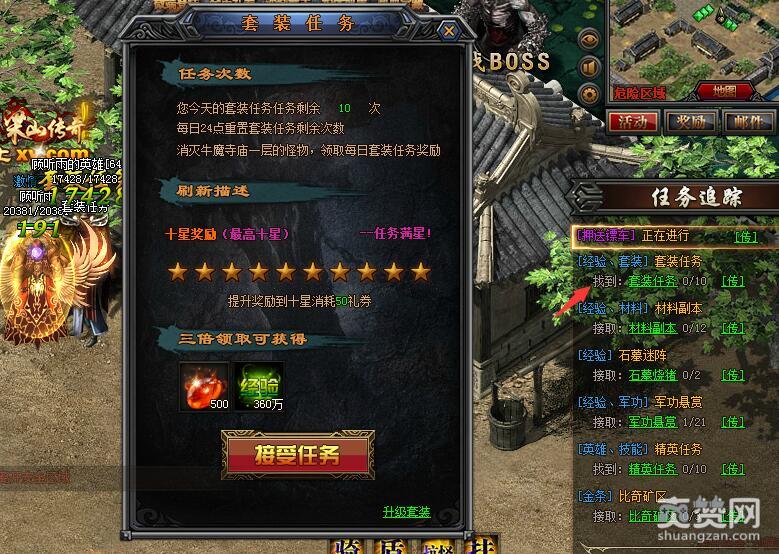
Task: Click the 套装任务 quest tracker link
Action: (652, 282)
